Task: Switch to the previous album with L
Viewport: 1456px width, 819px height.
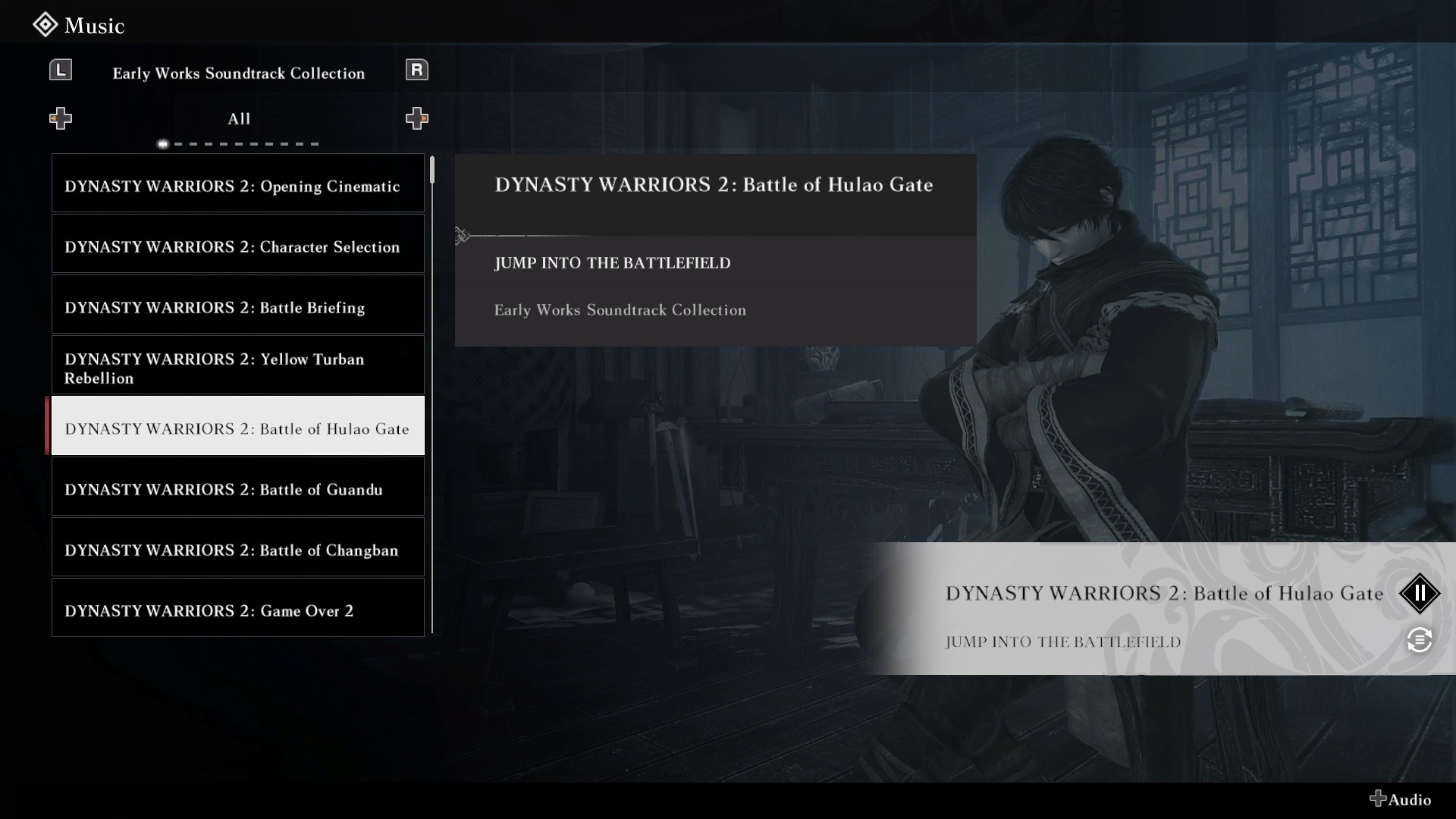Action: coord(61,69)
